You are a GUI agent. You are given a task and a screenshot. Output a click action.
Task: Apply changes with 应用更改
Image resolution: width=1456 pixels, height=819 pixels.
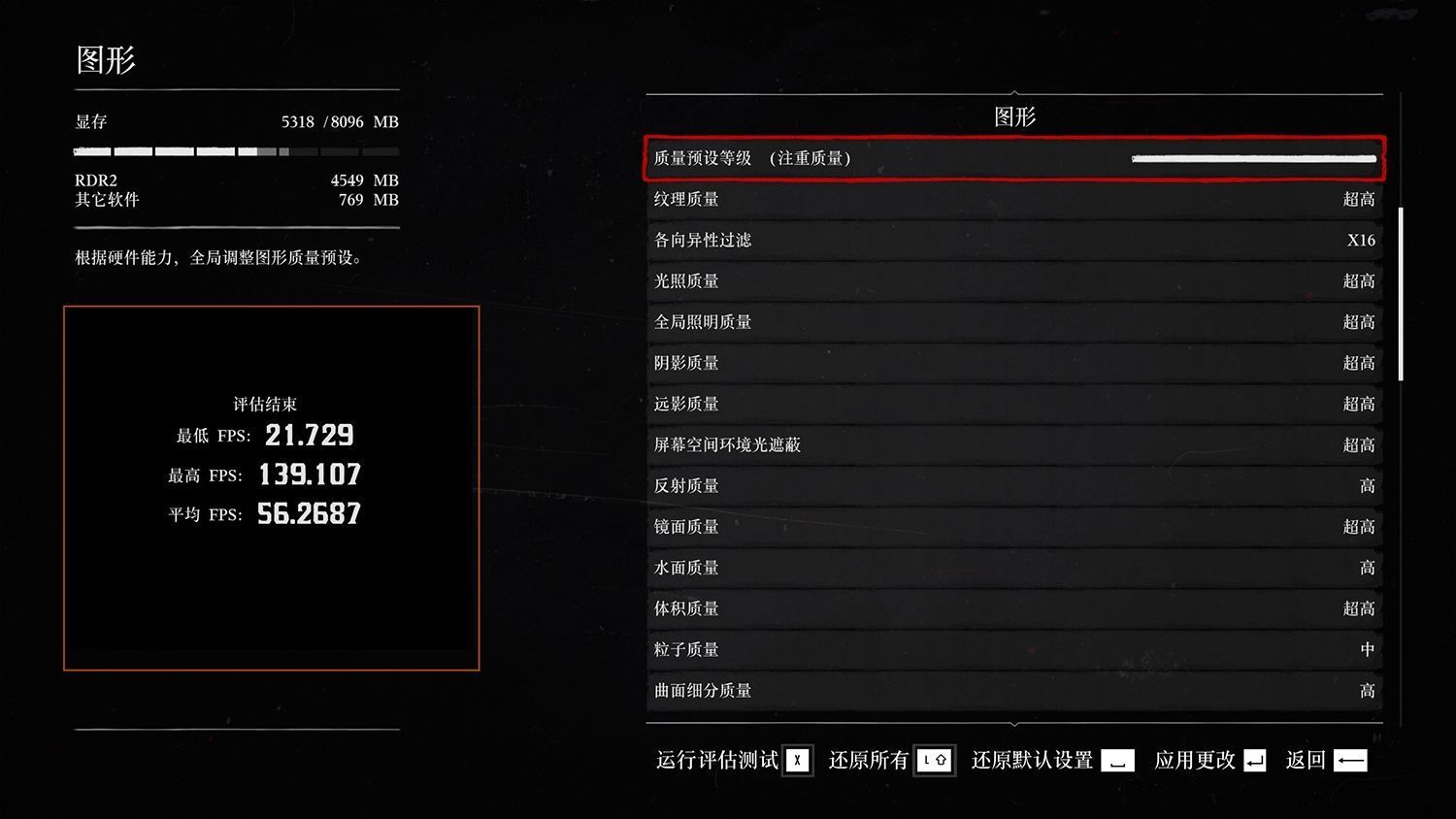click(1209, 760)
